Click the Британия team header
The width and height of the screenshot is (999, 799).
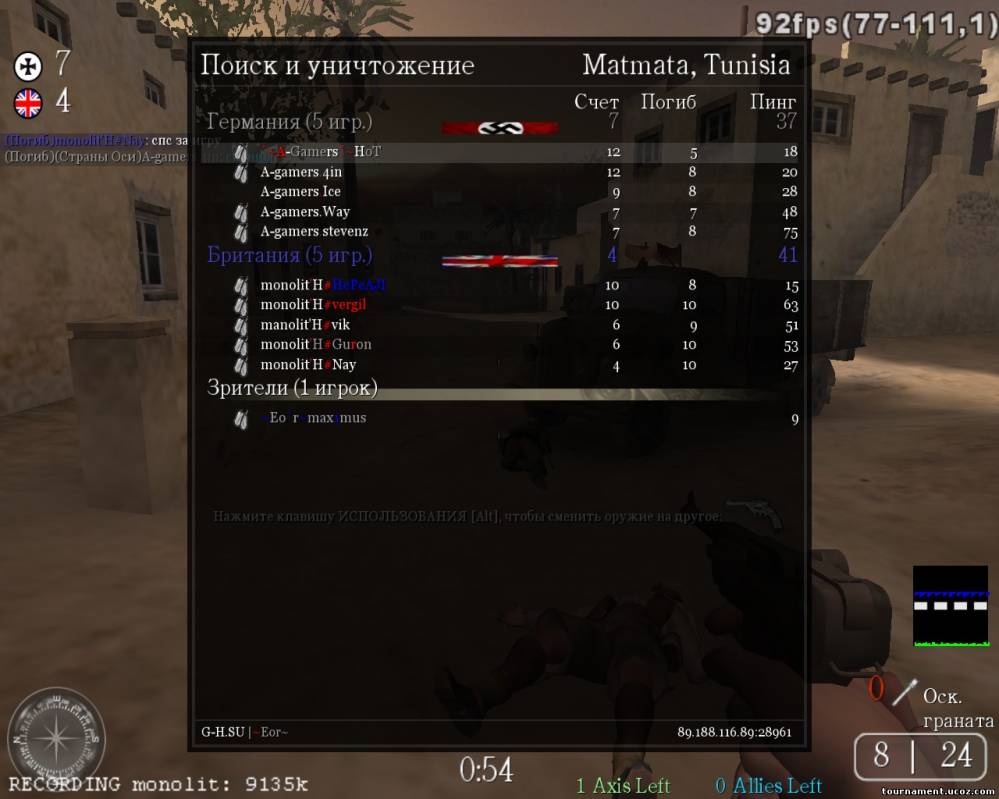(x=289, y=255)
